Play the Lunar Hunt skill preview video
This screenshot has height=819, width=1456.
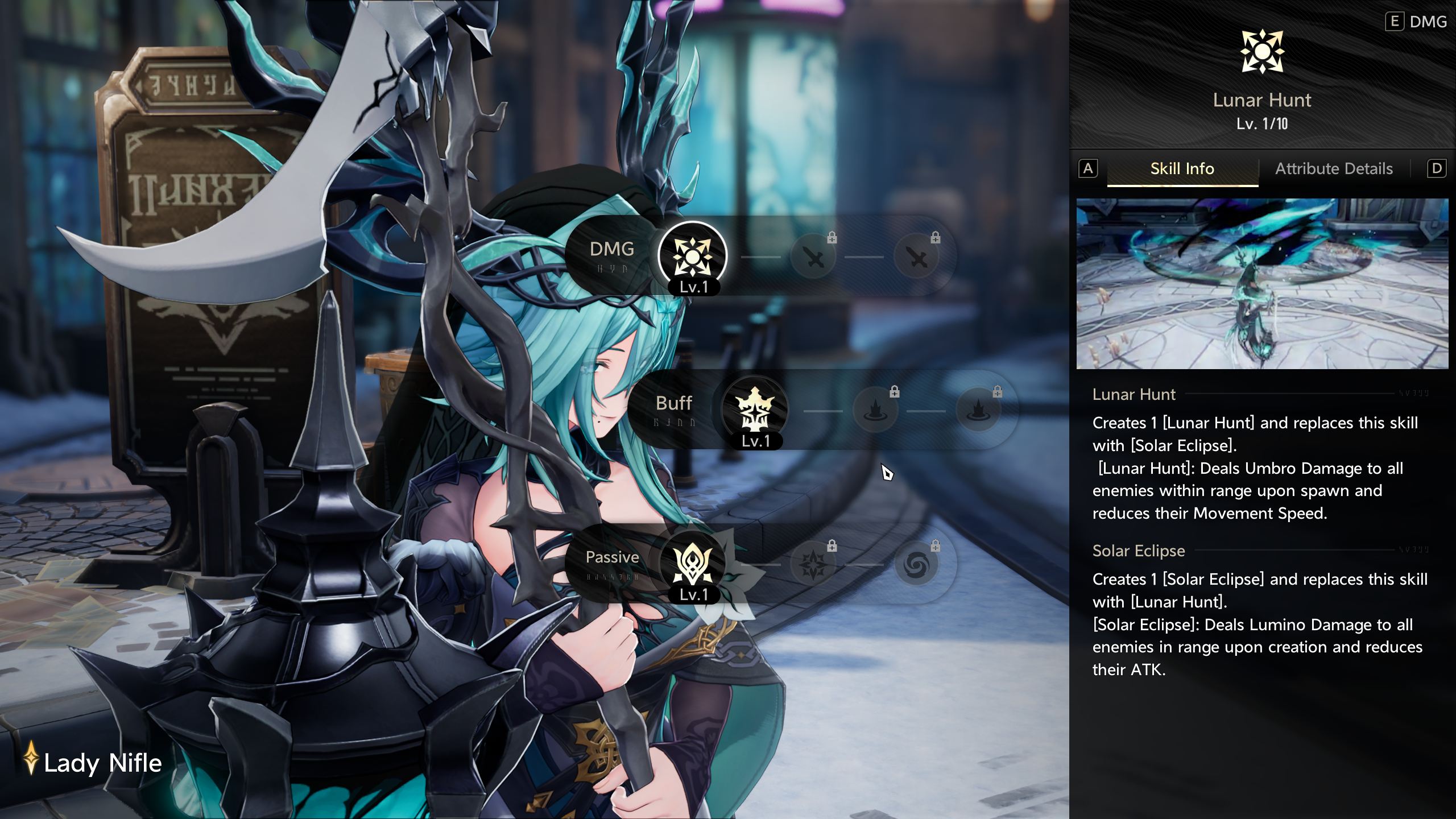point(1262,283)
